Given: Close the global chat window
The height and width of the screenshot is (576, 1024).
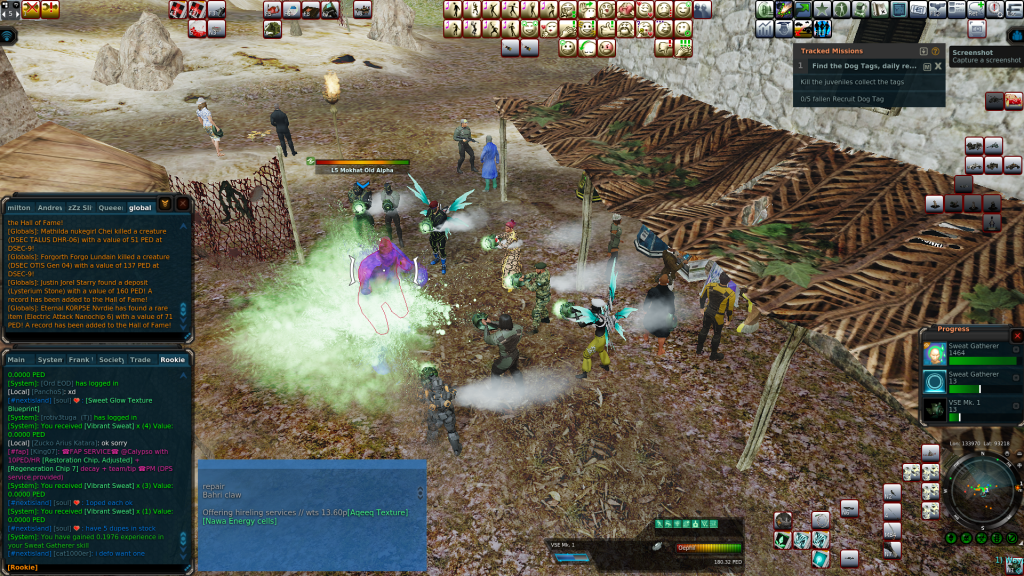Looking at the screenshot, I should (183, 204).
